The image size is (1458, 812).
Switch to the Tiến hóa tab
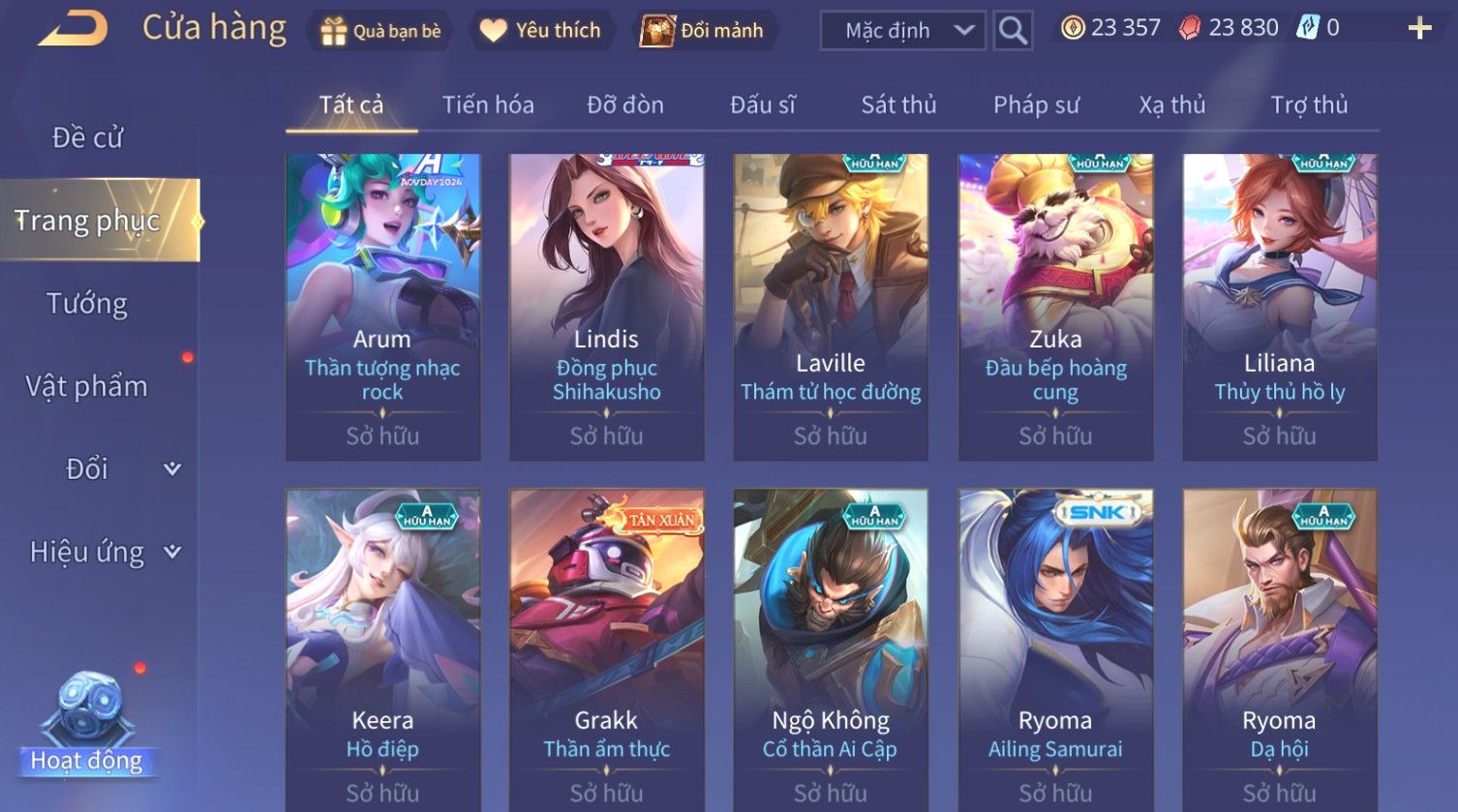click(488, 105)
